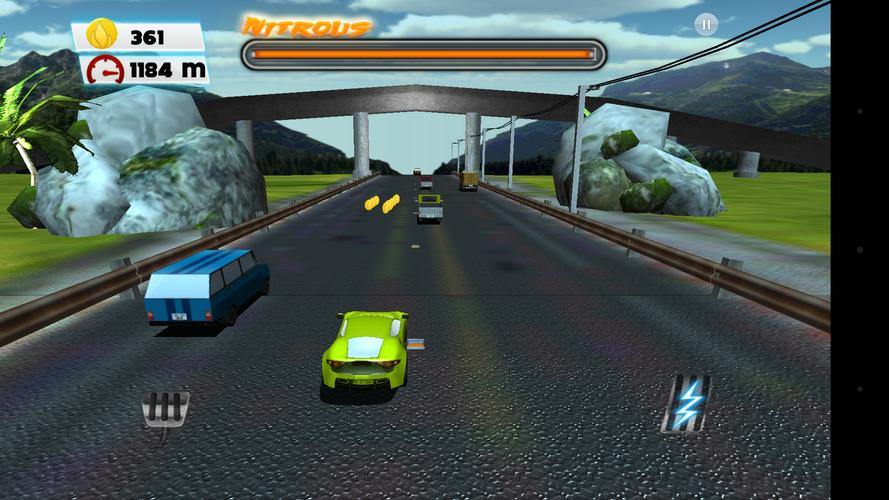Image resolution: width=889 pixels, height=500 pixels.
Task: Pause the race with the pause button
Action: (x=706, y=25)
